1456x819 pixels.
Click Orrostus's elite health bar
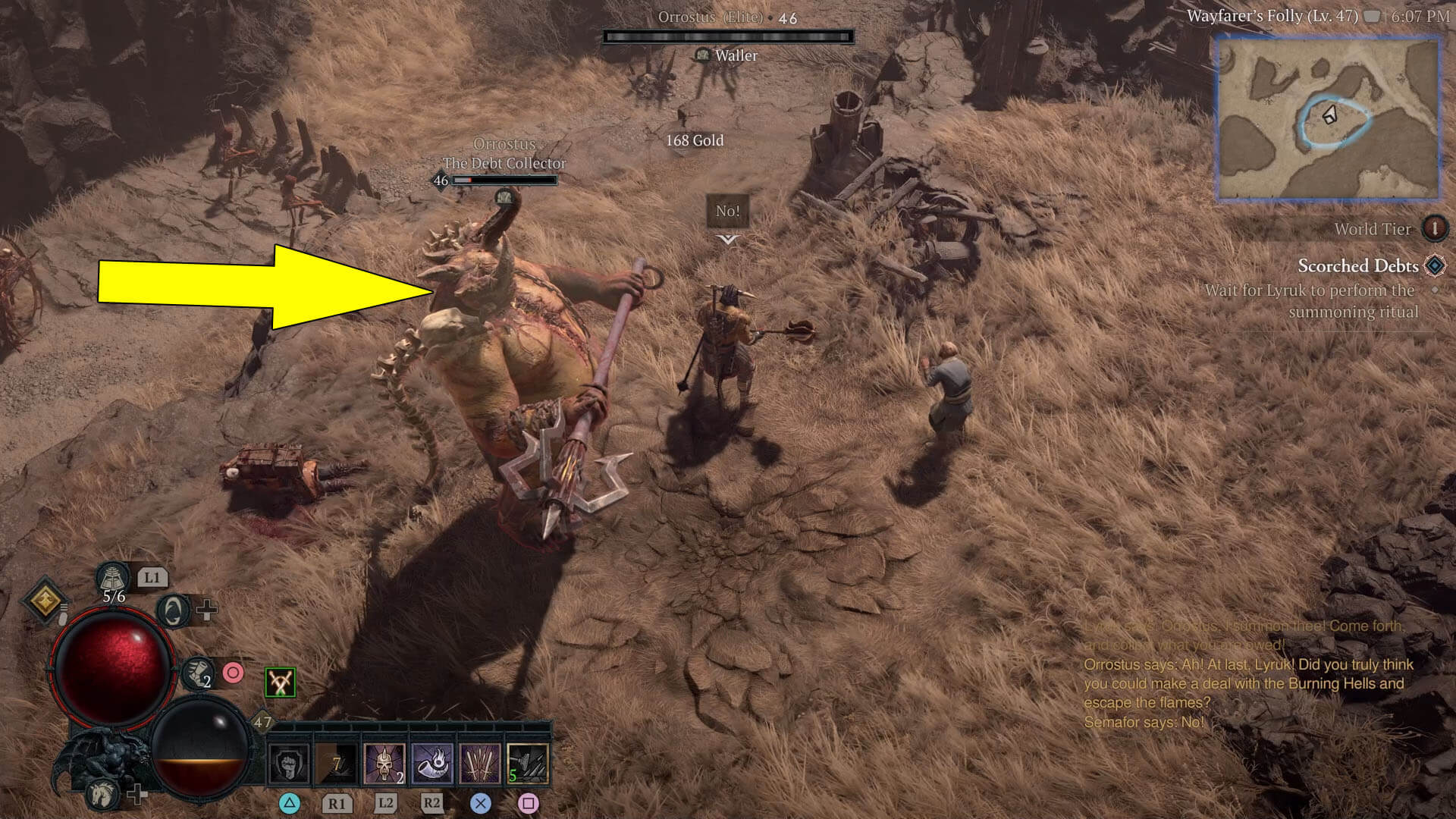[730, 35]
